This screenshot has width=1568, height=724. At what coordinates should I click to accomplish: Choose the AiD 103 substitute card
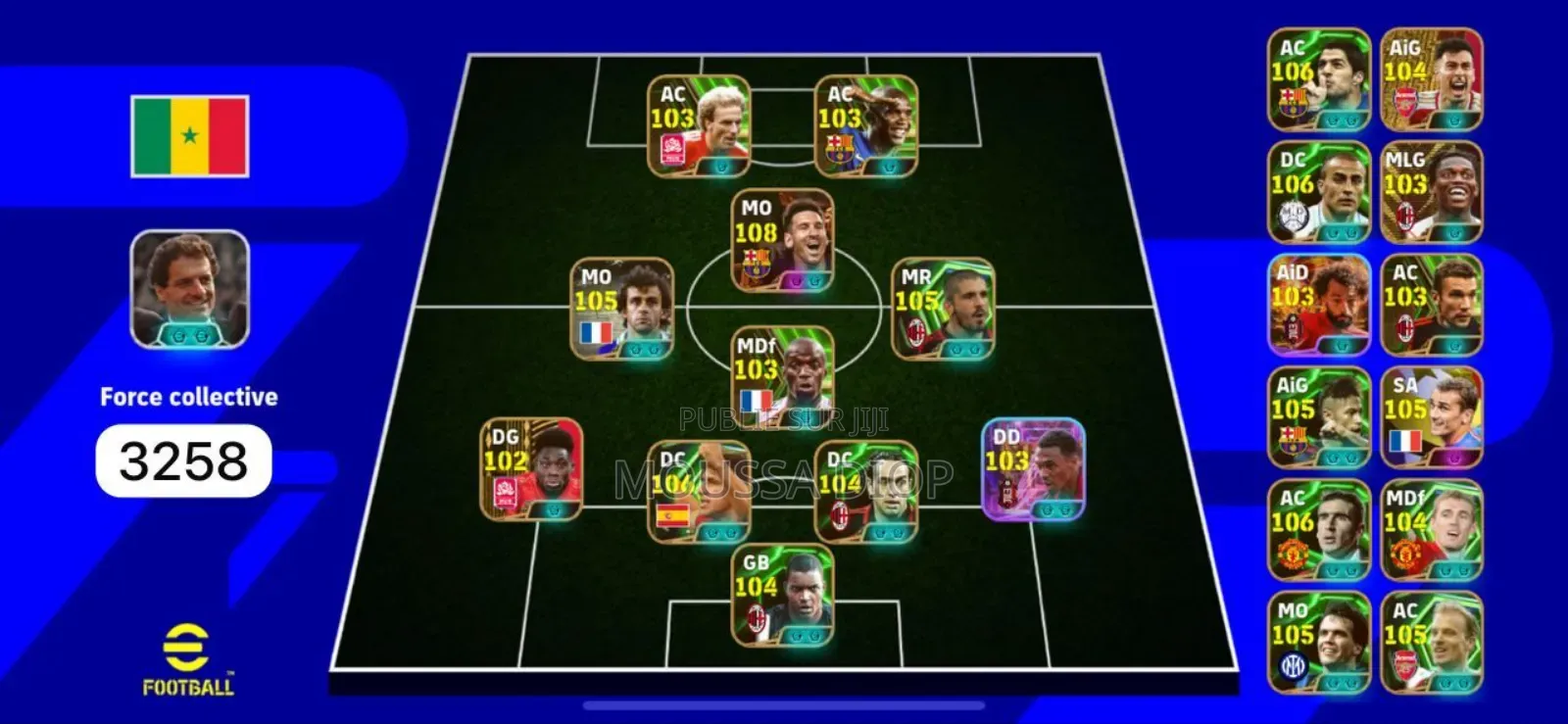click(1318, 305)
